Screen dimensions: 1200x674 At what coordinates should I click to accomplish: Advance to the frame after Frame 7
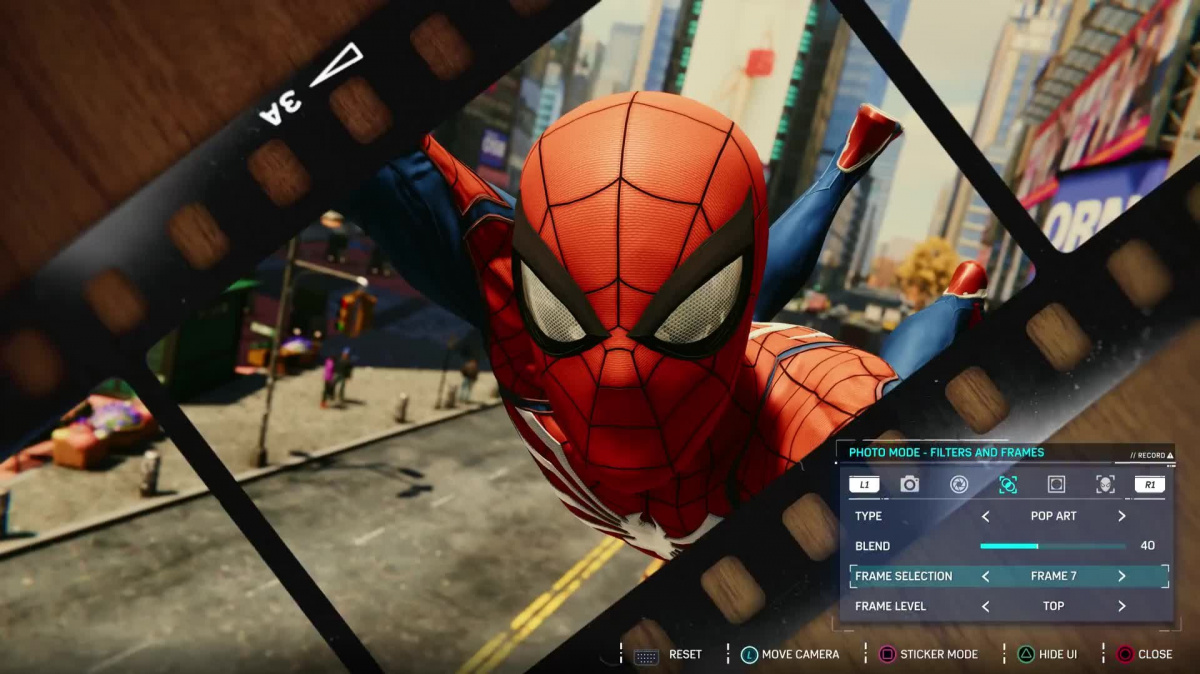pyautogui.click(x=1121, y=576)
